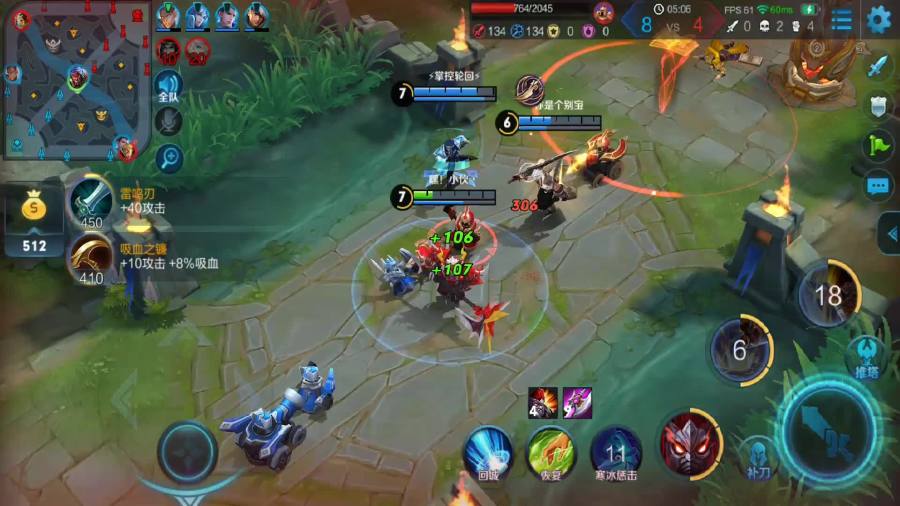
Task: Select the 推塔 tower-attack button
Action: [x=864, y=356]
